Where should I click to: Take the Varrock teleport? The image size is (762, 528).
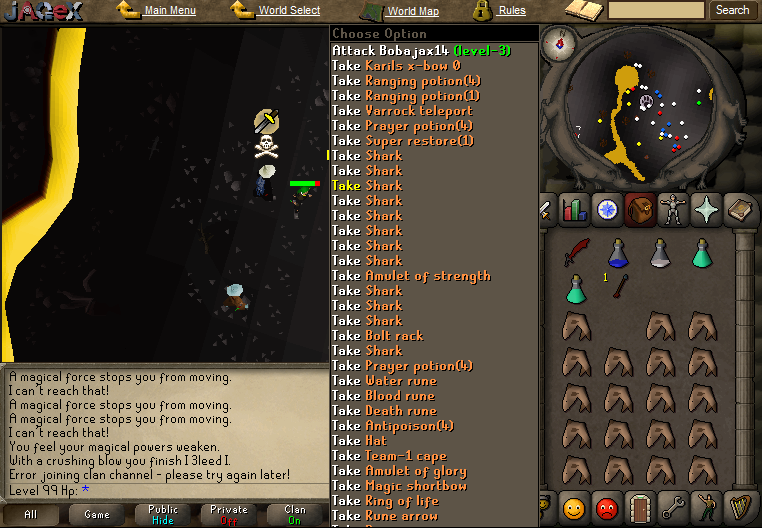point(418,110)
